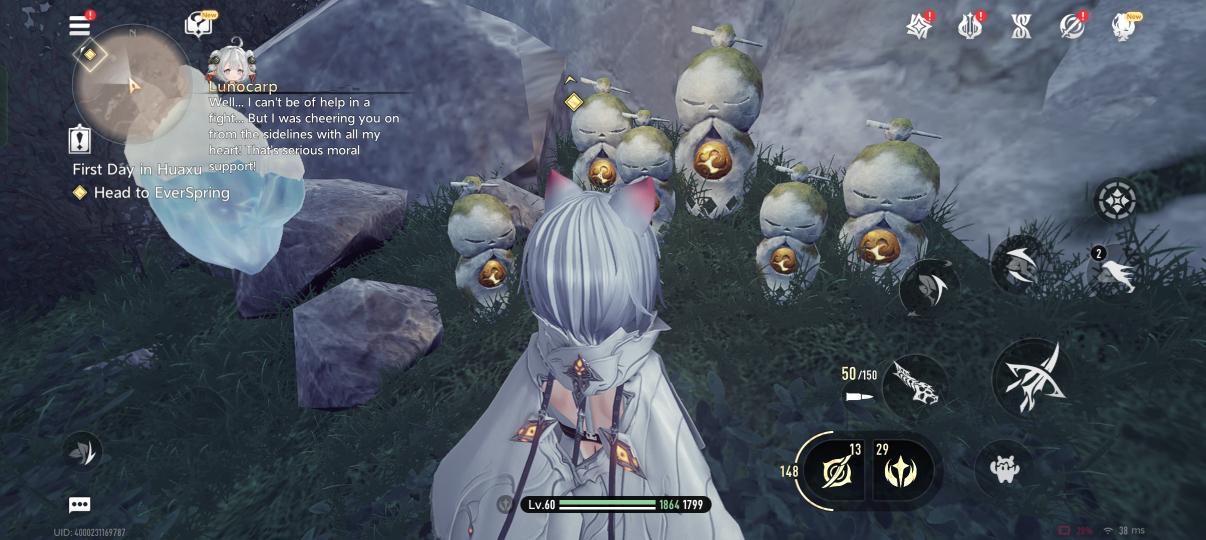Open the hourglass-shaped events icon
1206x540 pixels.
[1022, 26]
